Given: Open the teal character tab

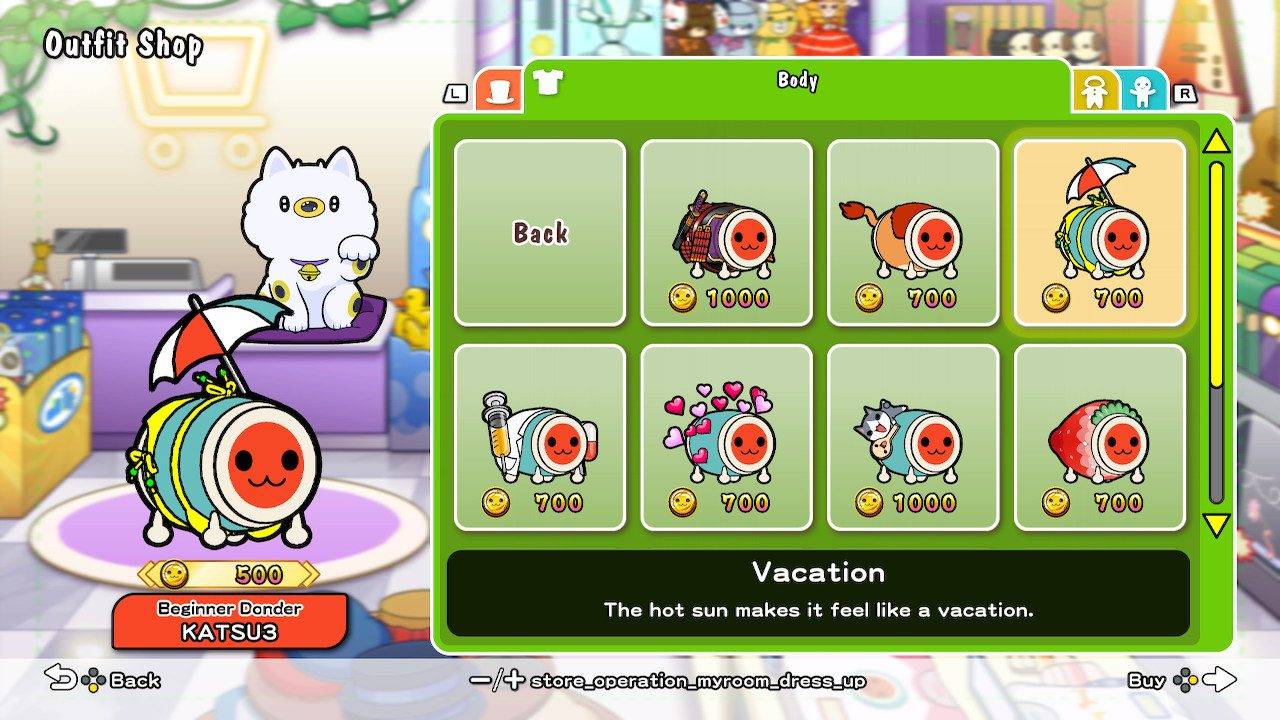Looking at the screenshot, I should [x=1143, y=92].
